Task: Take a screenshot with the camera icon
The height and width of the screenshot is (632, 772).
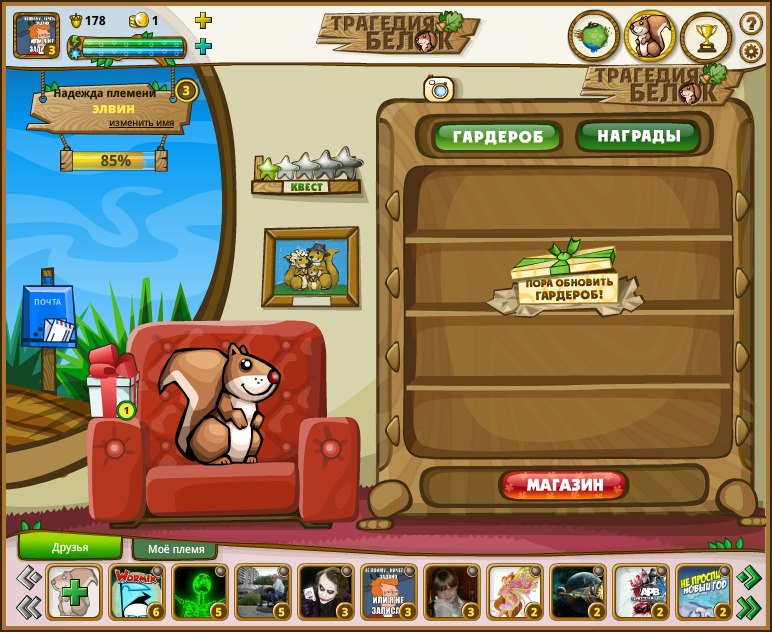Action: 439,89
